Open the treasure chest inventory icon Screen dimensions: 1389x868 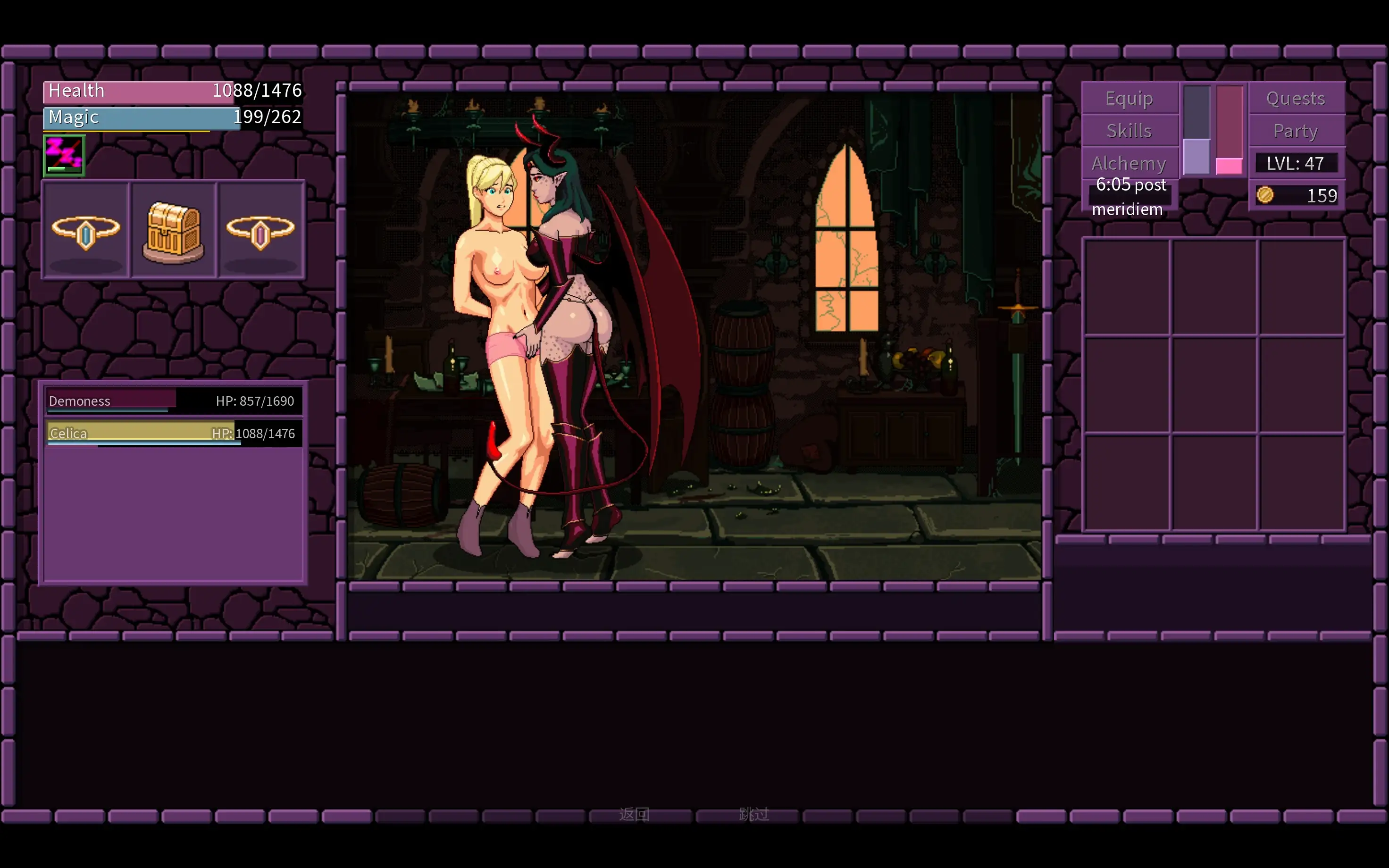(173, 231)
